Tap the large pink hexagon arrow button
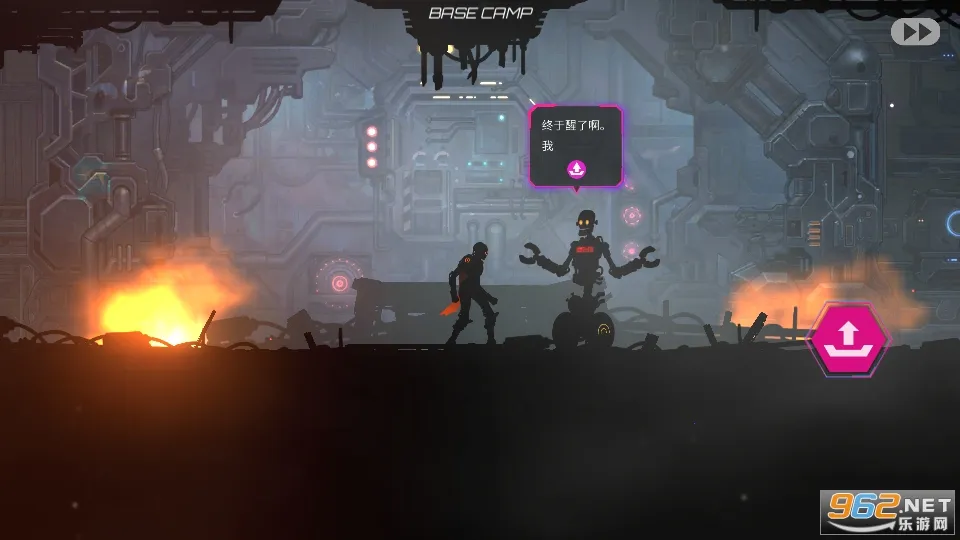This screenshot has width=960, height=540. pos(847,338)
